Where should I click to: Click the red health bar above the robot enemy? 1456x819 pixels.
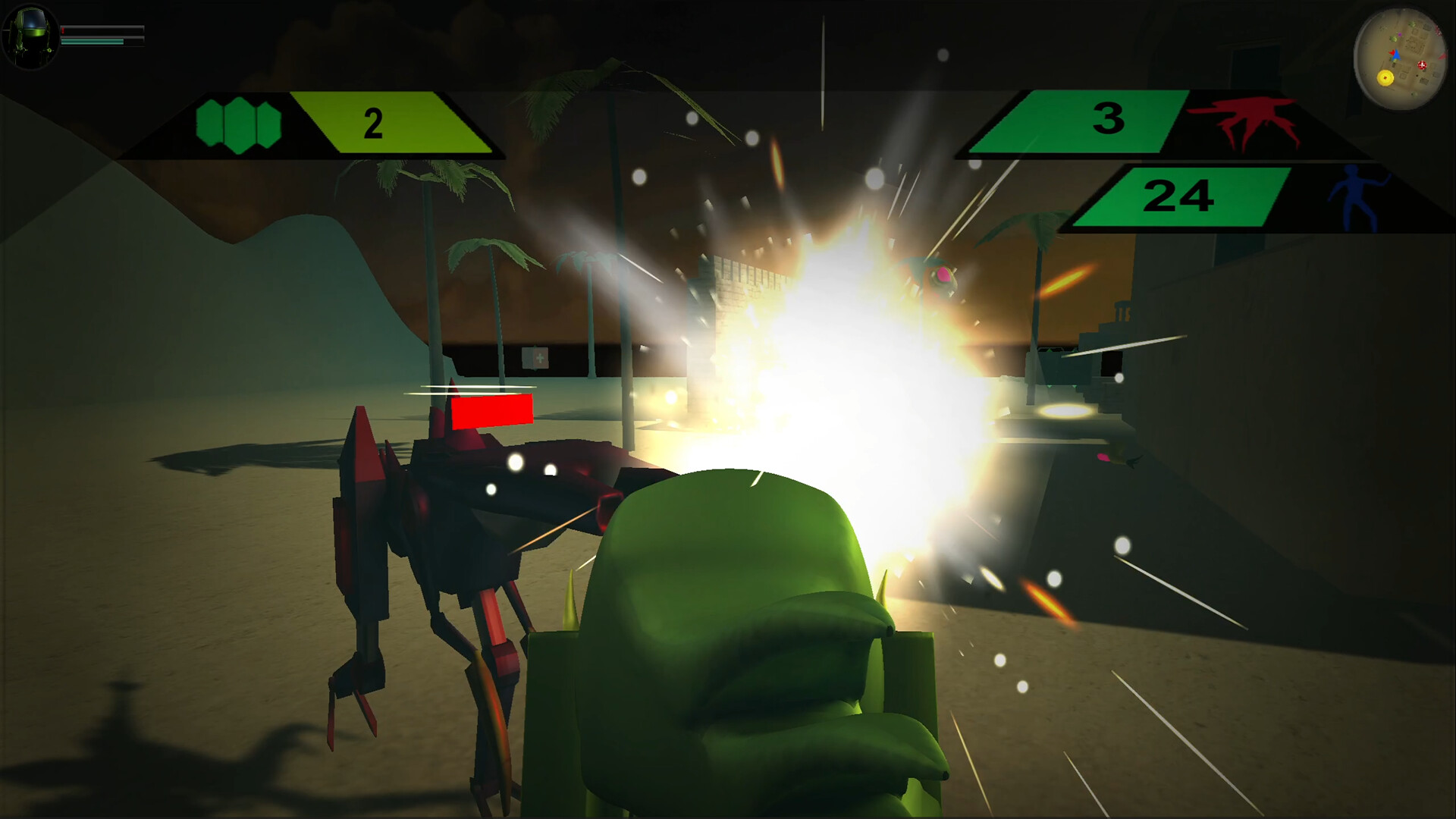(493, 409)
